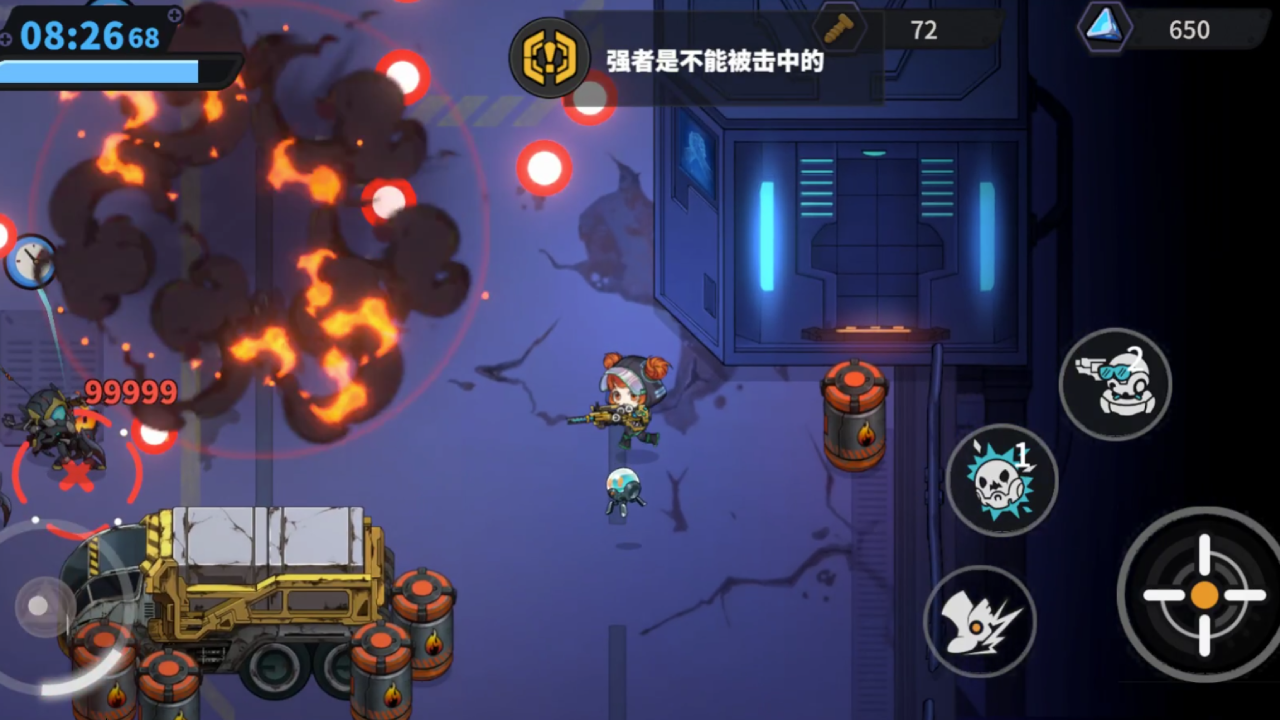This screenshot has height=720, width=1280.
Task: Tap the screw currency icon
Action: coord(838,29)
